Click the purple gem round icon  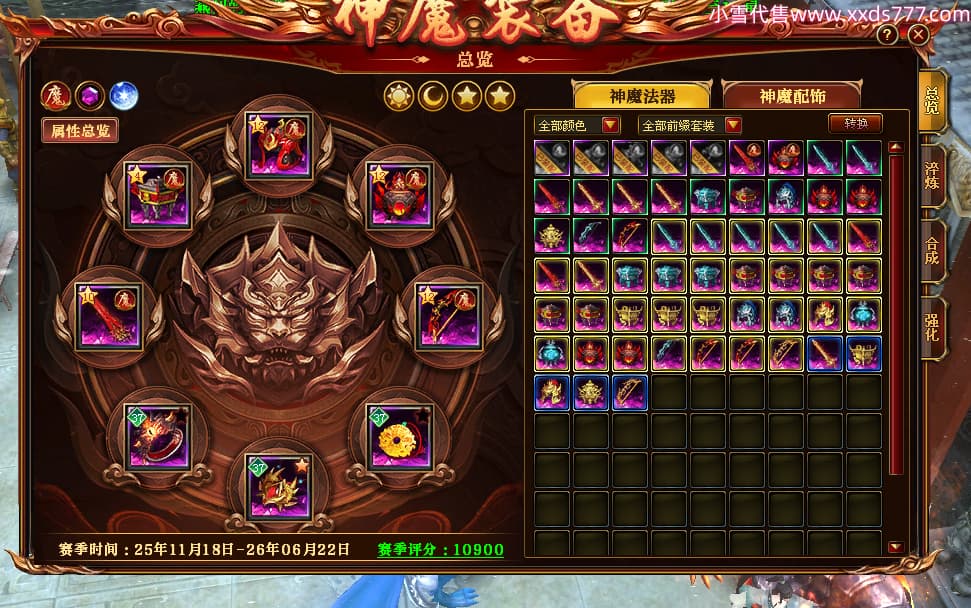point(89,96)
